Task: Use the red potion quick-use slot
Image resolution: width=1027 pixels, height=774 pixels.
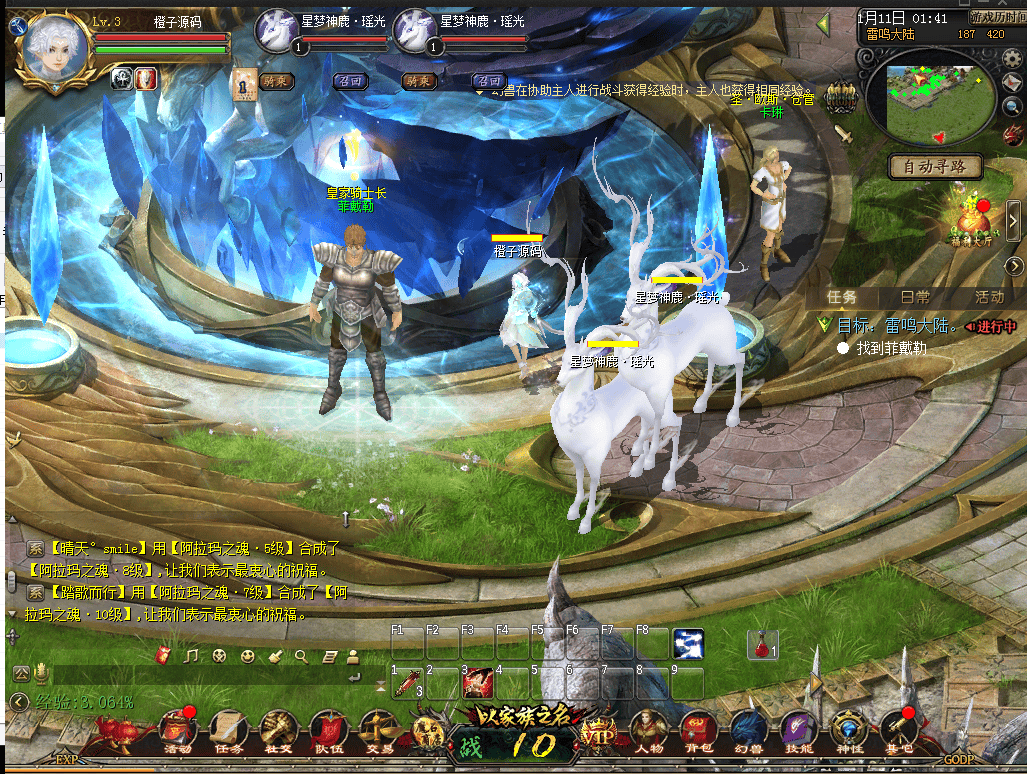Action: click(764, 645)
